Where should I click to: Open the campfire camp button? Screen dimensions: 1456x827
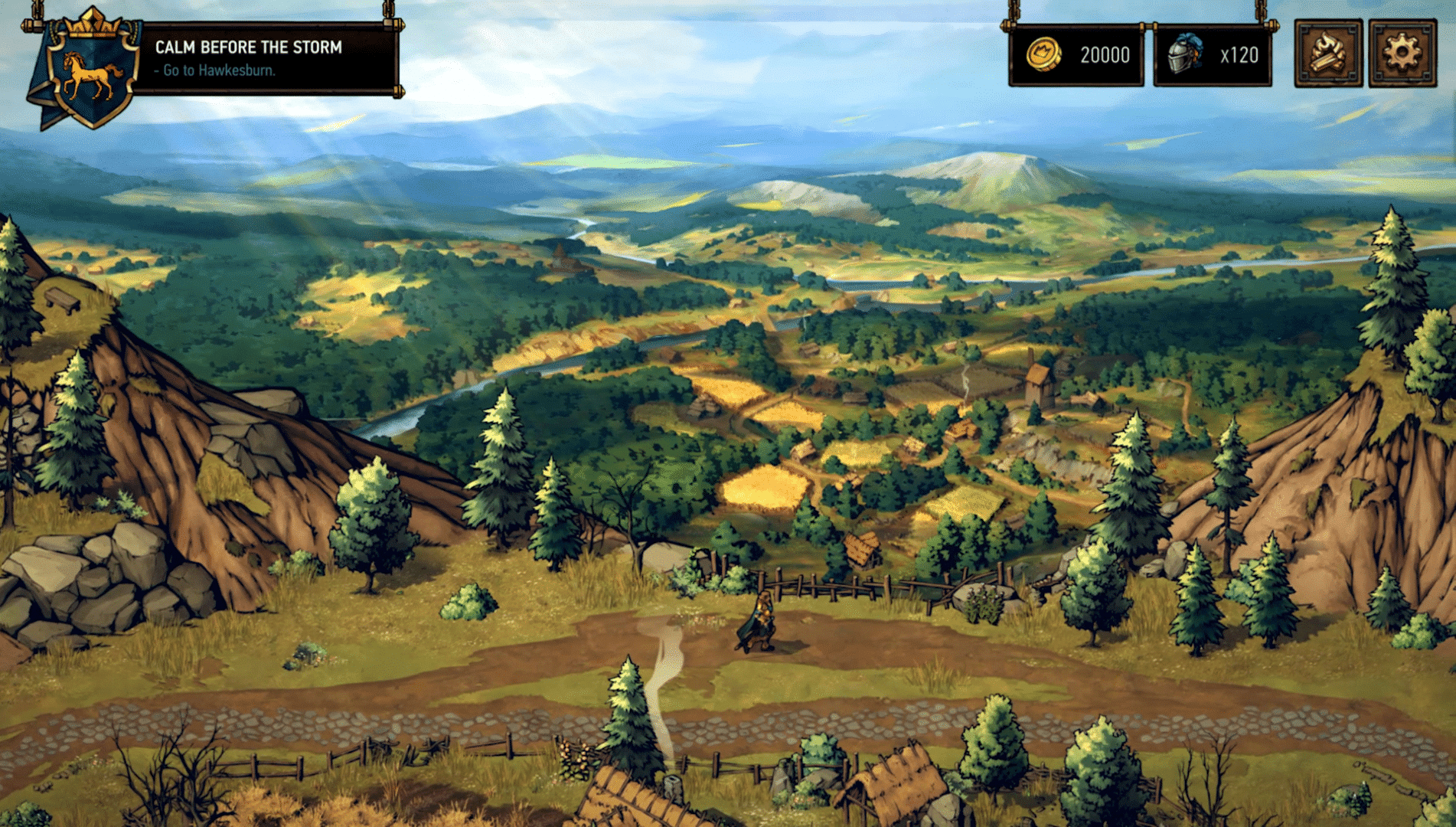point(1328,54)
